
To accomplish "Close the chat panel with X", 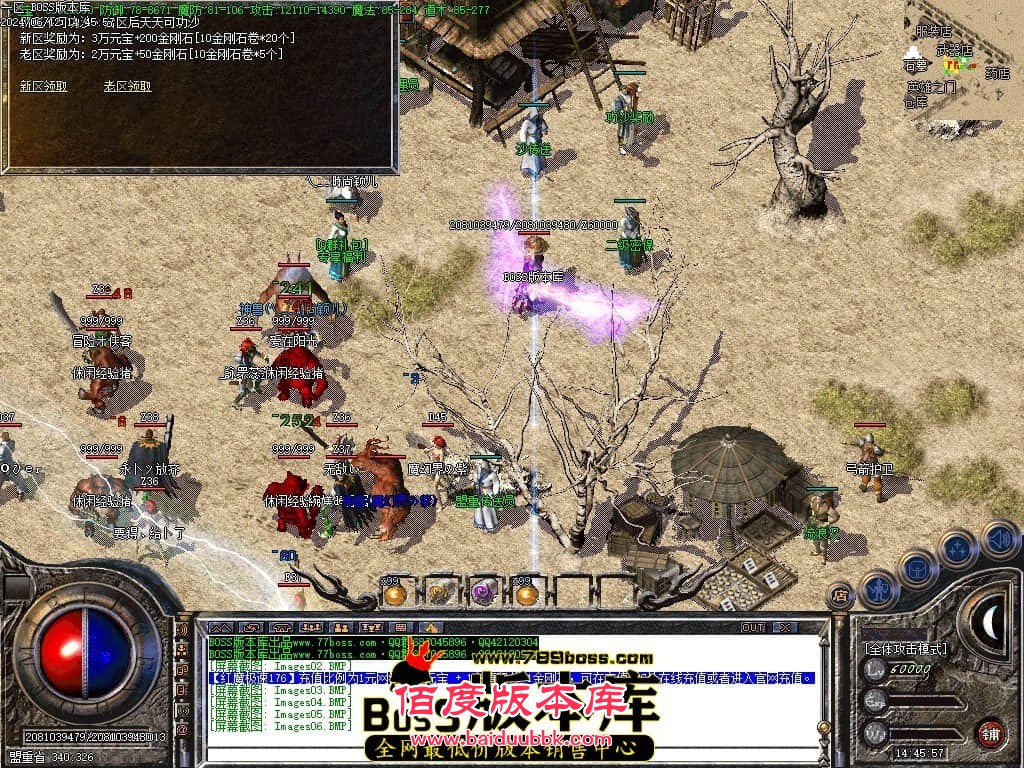I will click(786, 627).
